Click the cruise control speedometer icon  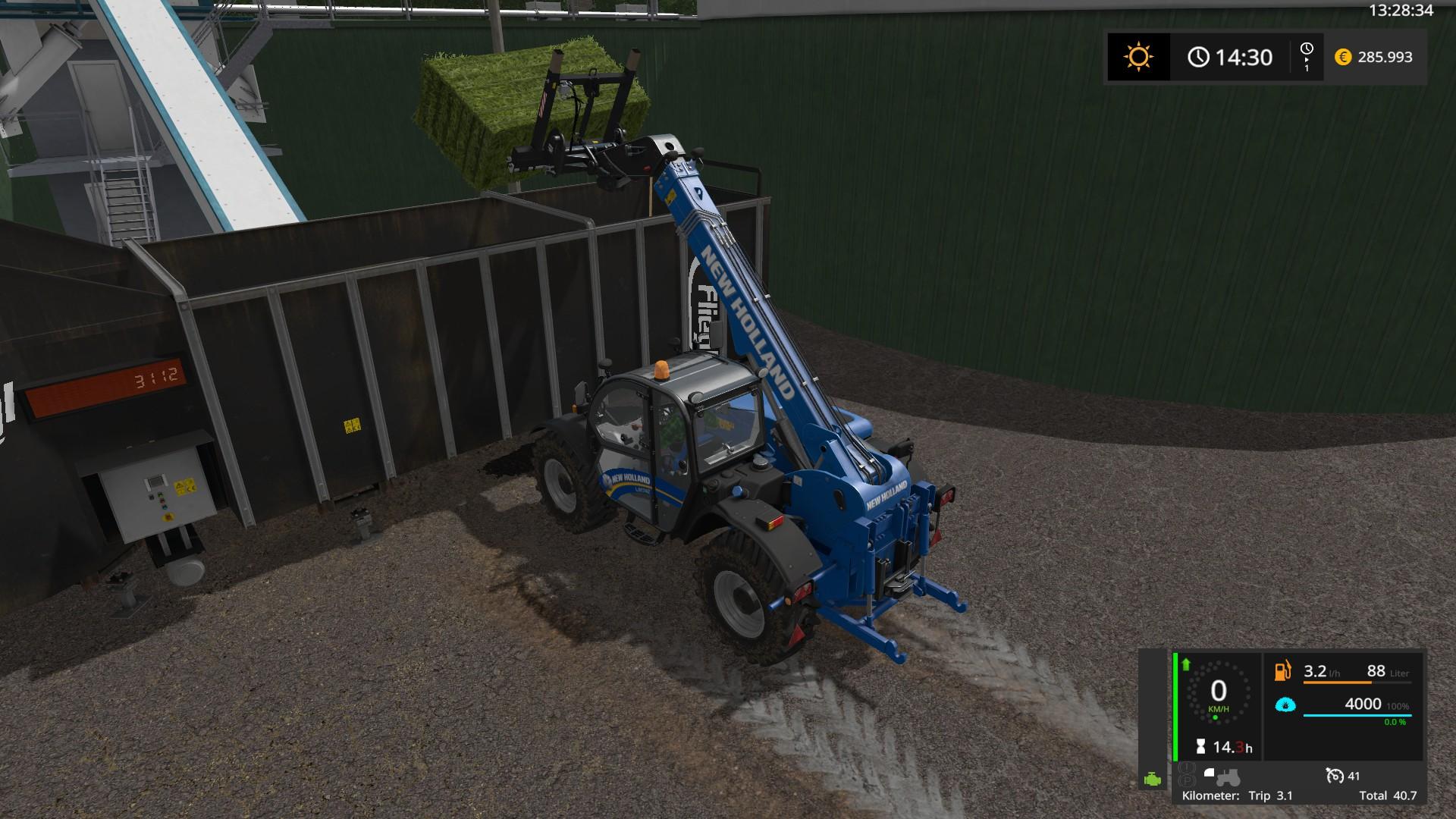[x=1335, y=775]
